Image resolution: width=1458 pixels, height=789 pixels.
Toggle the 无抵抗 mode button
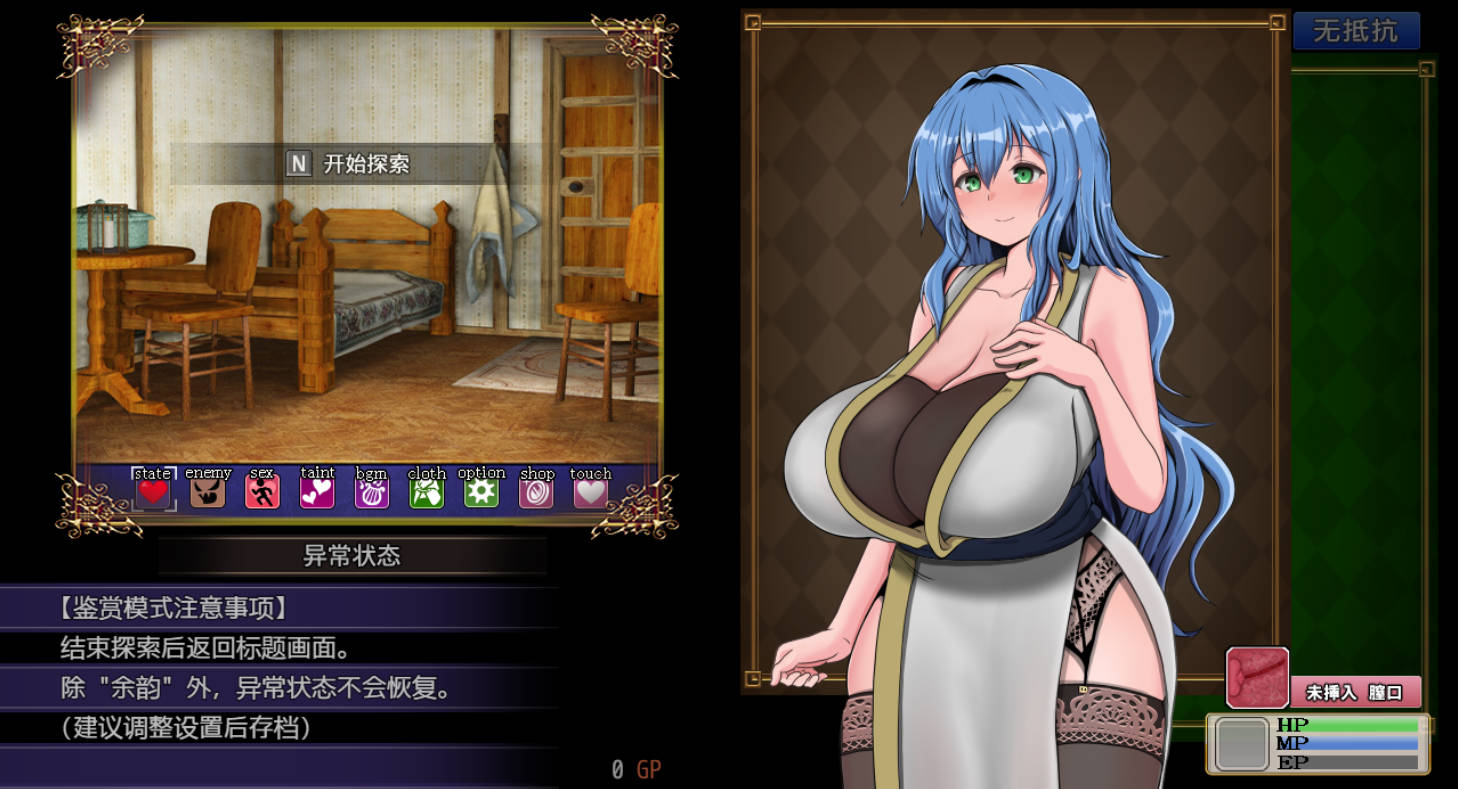(x=1355, y=31)
